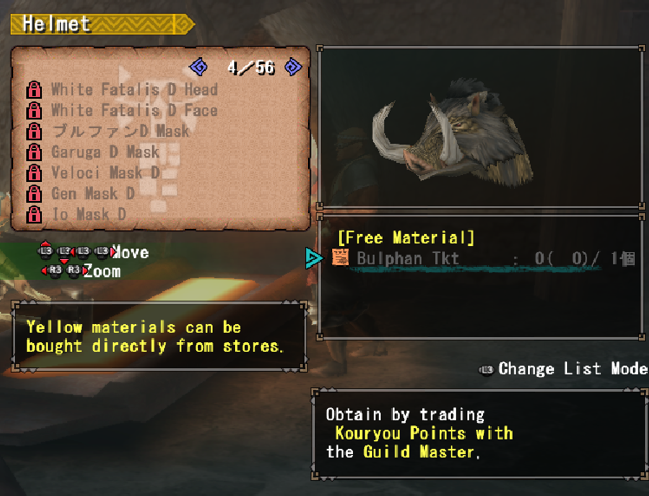This screenshot has width=649, height=496.
Task: Select White Fatalis D Head from list
Action: coord(134,89)
